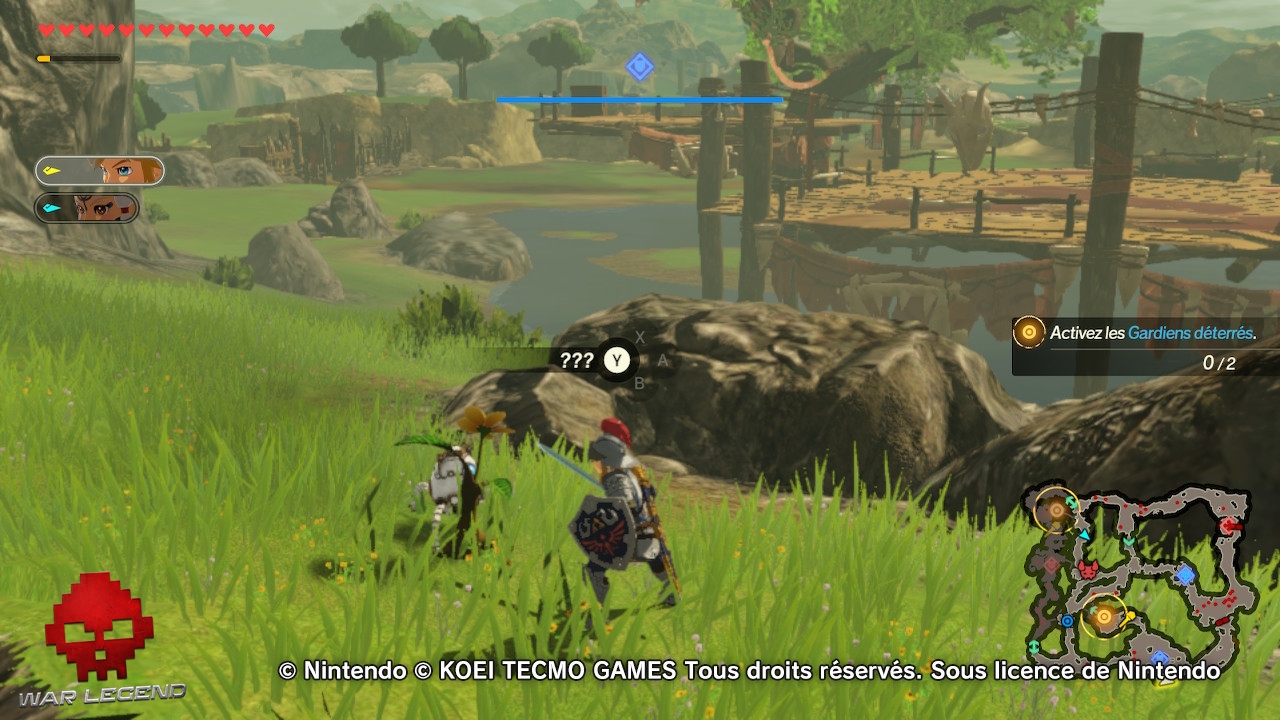Image resolution: width=1280 pixels, height=720 pixels.
Task: Click the cyan arrow in Impa's portrait bar
Action: click(x=50, y=208)
